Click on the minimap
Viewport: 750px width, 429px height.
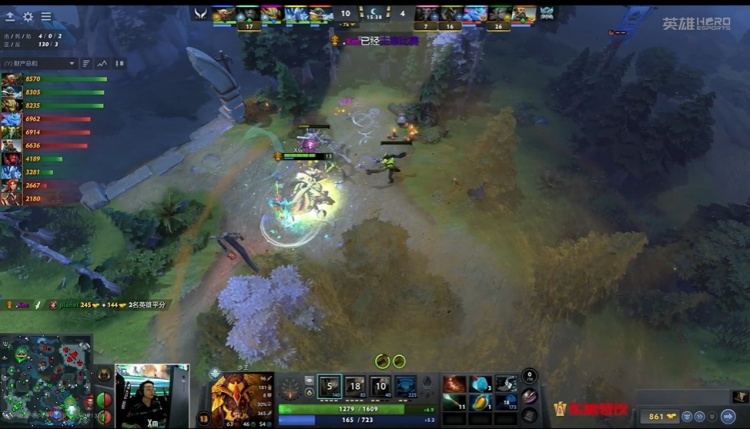click(46, 382)
